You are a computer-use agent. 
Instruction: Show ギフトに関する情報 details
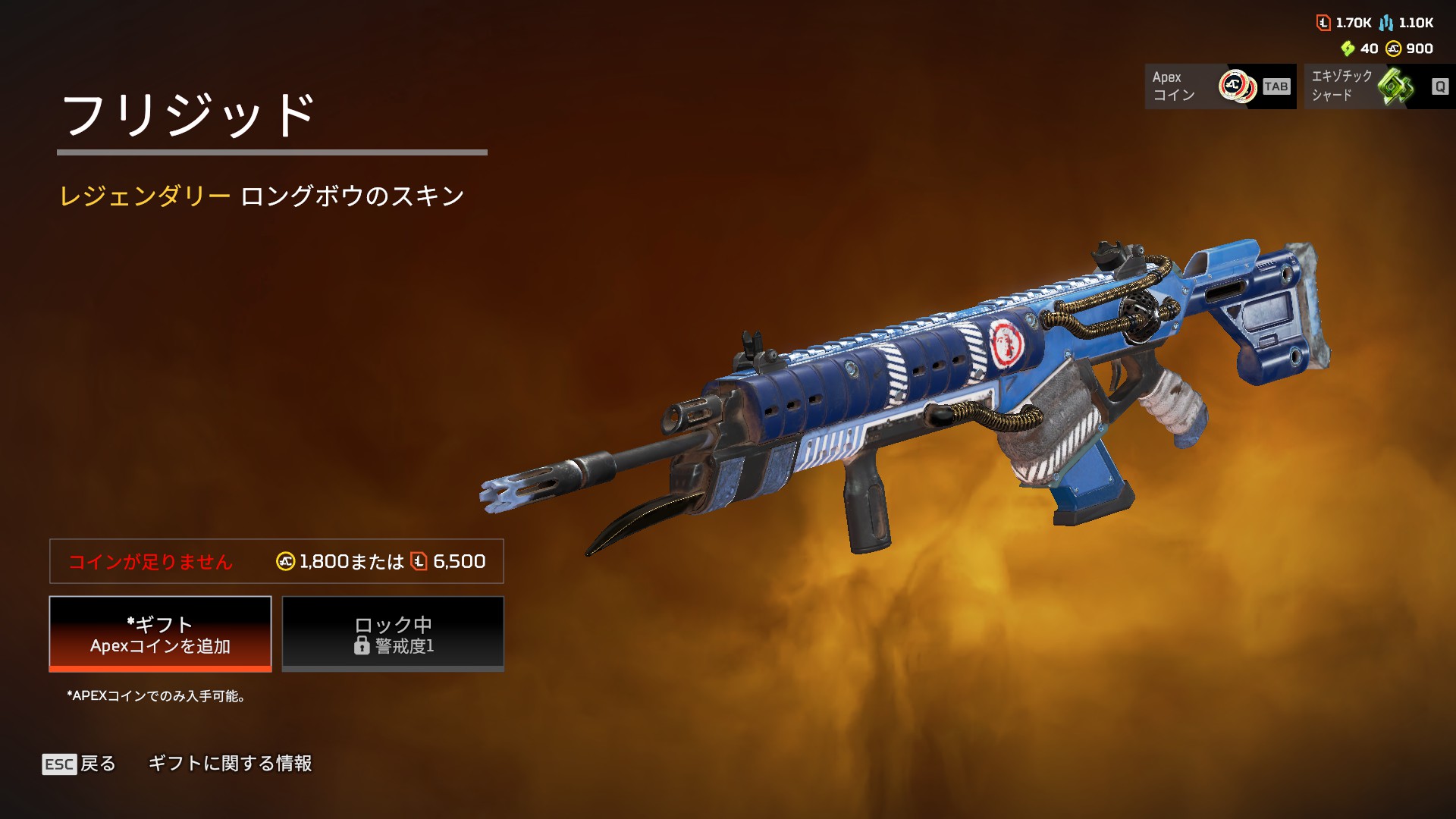coord(230,764)
